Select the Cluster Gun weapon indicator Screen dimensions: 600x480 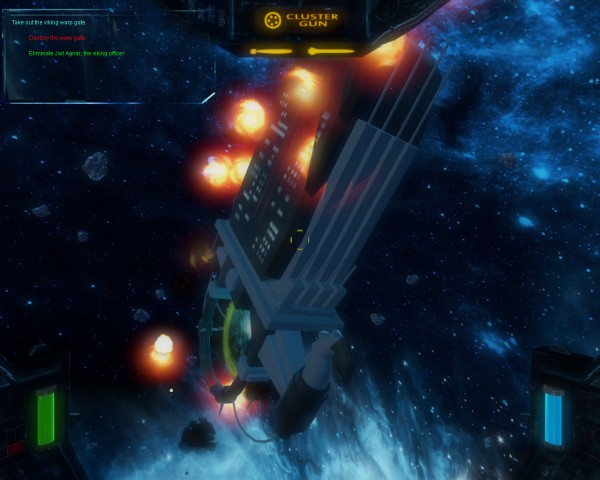301,20
